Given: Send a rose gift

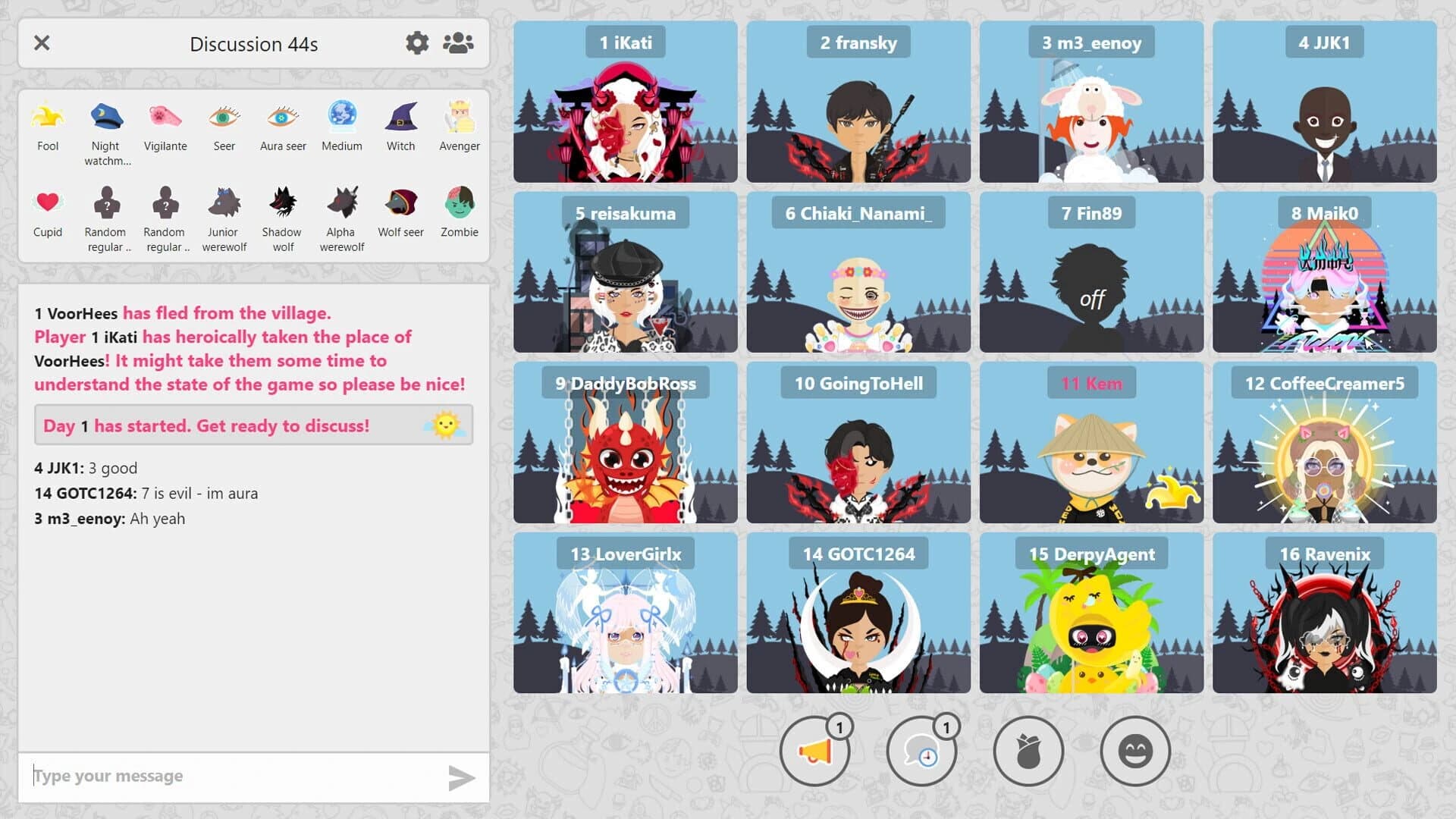Looking at the screenshot, I should [x=1028, y=751].
